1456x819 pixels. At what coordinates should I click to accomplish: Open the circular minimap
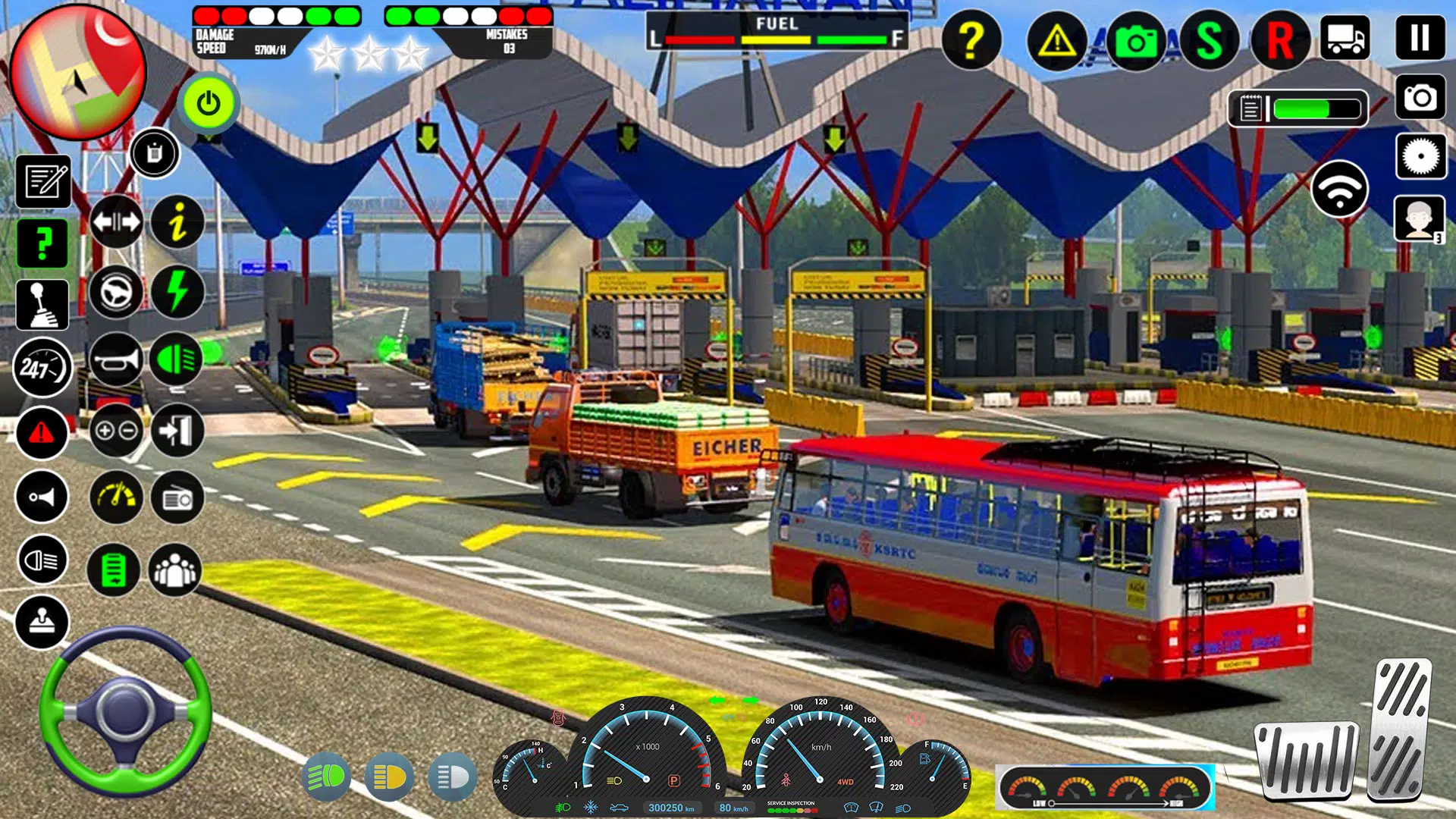coord(78,72)
